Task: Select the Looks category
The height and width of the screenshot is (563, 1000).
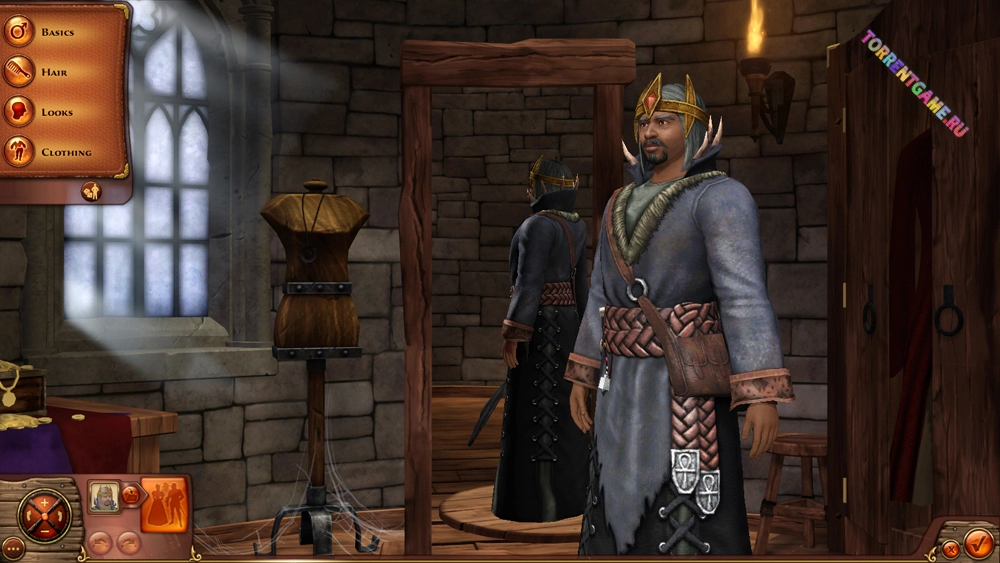Action: coord(57,112)
